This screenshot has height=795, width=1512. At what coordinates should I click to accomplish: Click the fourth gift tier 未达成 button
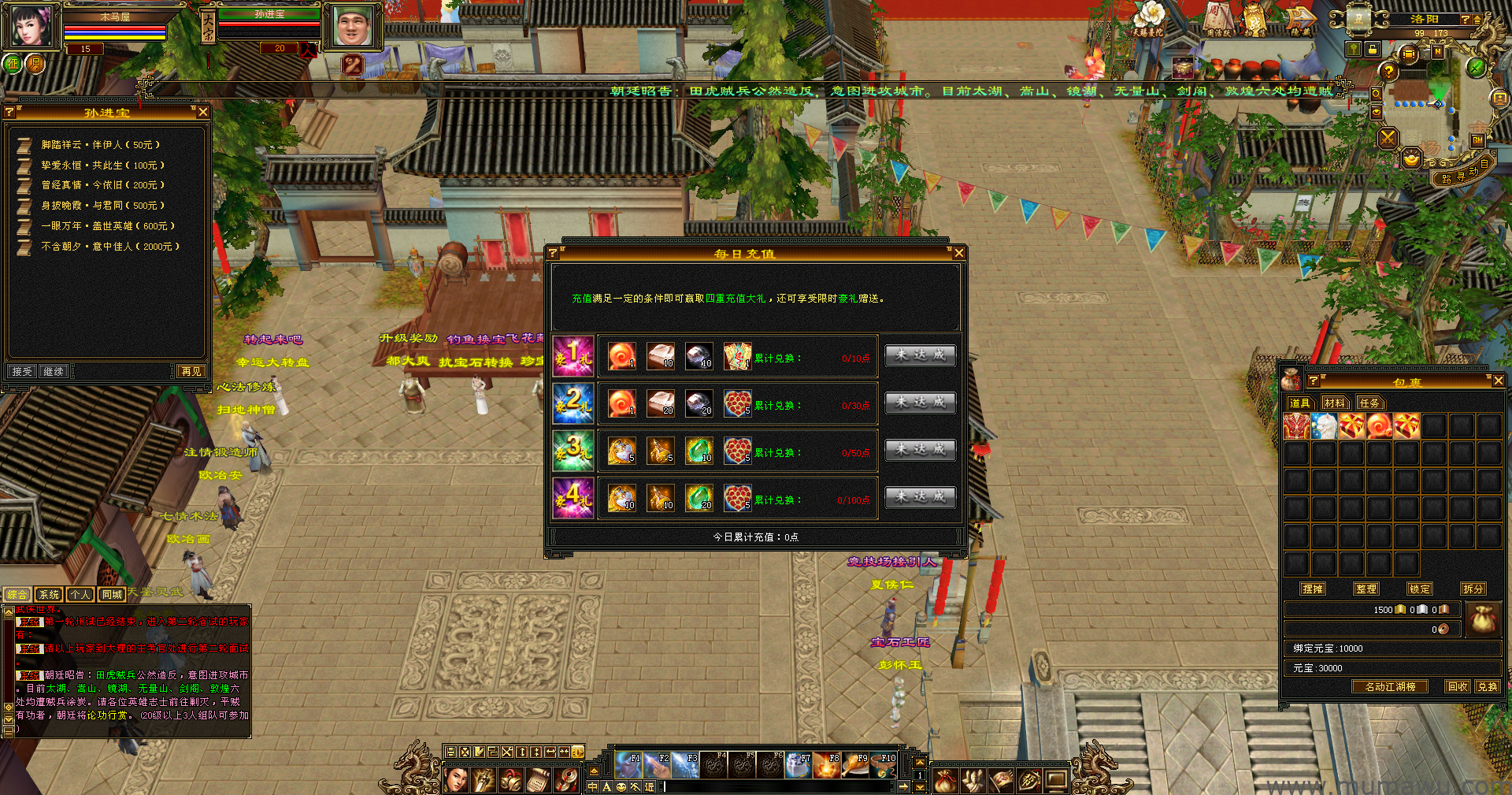(x=920, y=497)
